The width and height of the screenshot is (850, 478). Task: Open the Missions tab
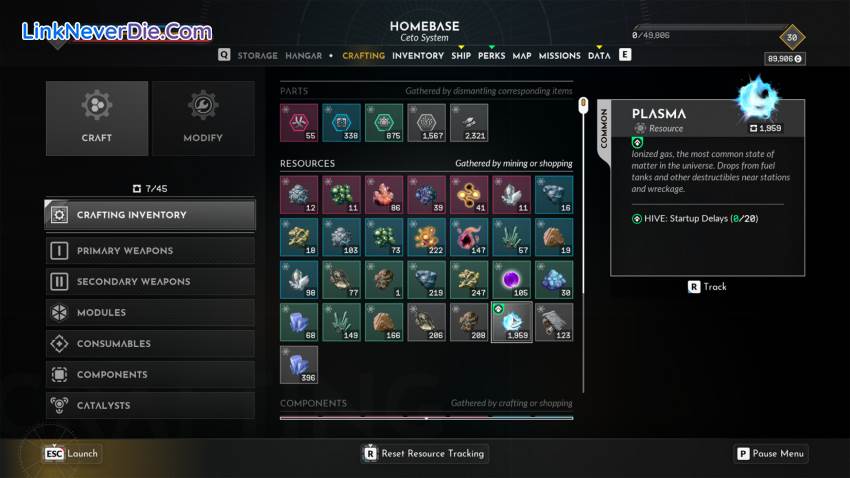pyautogui.click(x=560, y=56)
